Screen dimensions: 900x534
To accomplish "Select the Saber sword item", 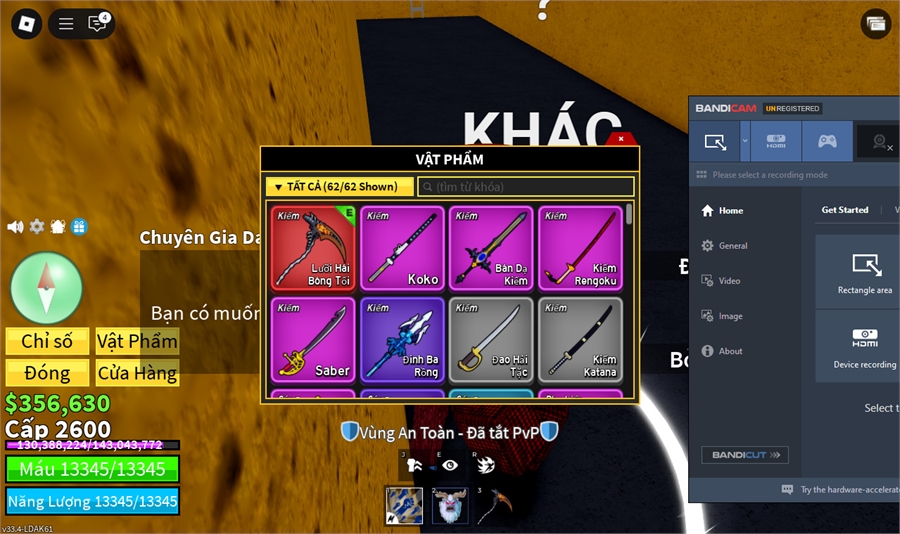I will pyautogui.click(x=313, y=339).
